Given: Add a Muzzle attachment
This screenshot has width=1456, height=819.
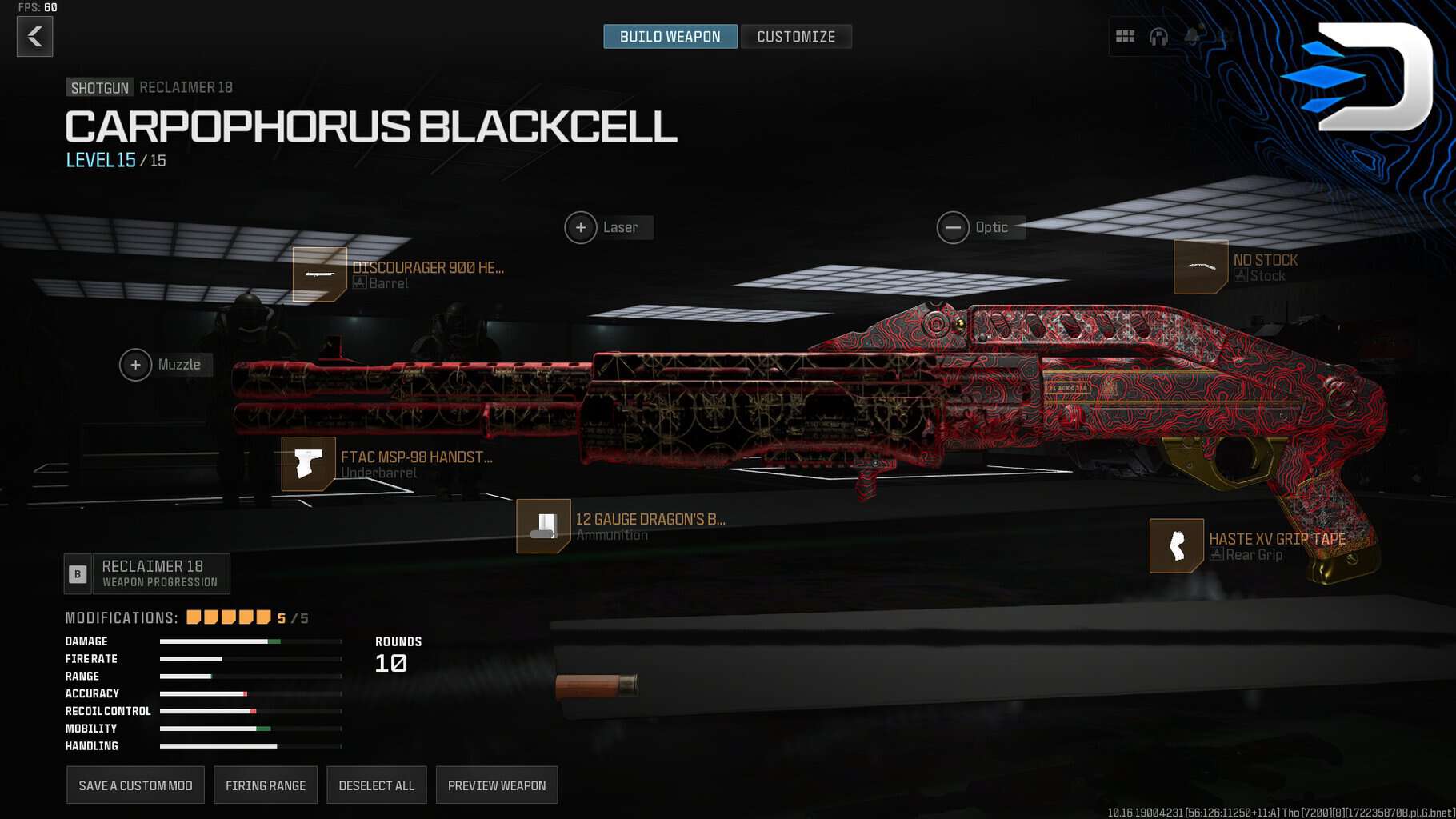Looking at the screenshot, I should tap(136, 366).
